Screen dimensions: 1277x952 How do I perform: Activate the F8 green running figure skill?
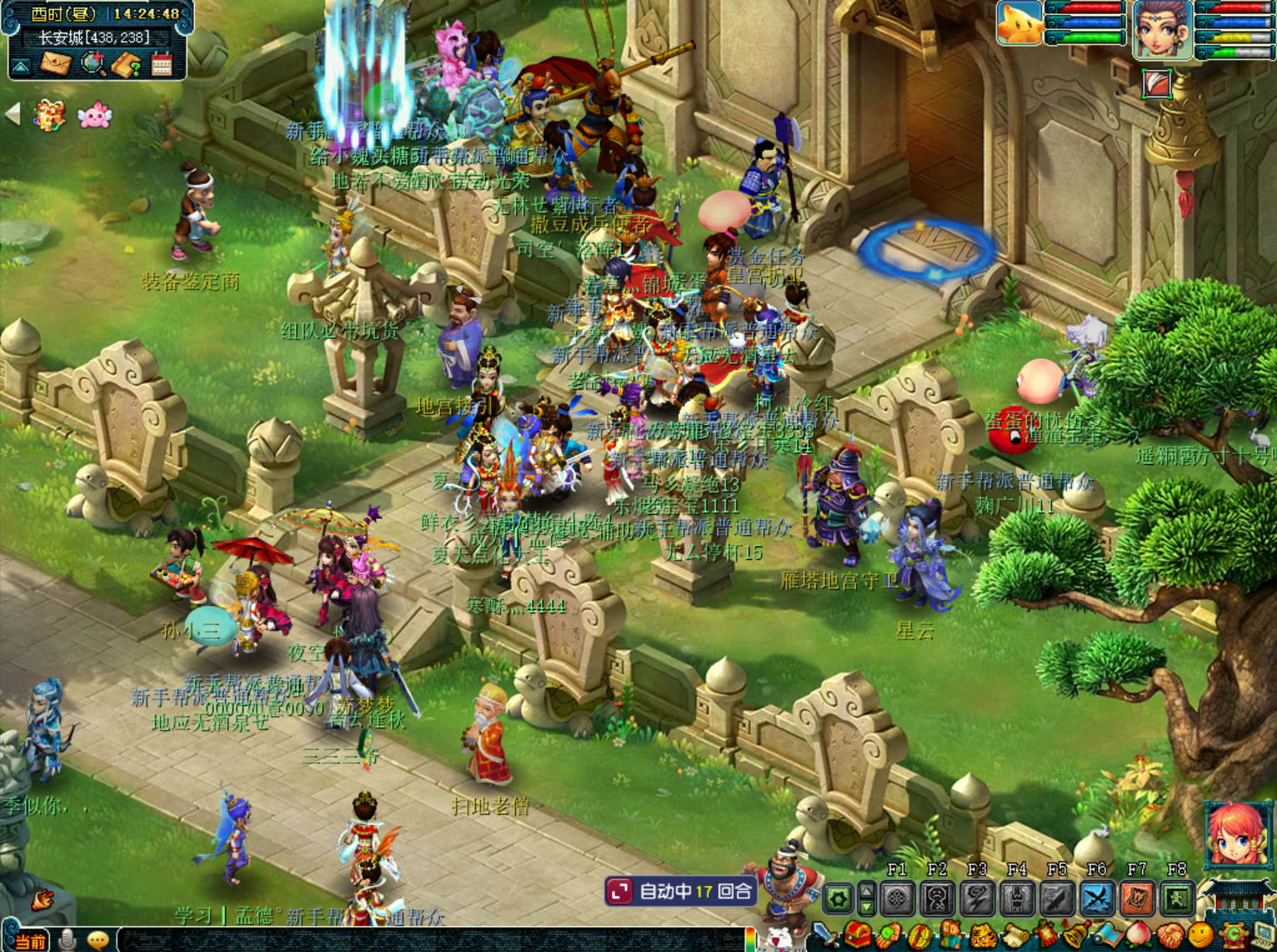click(x=1176, y=899)
